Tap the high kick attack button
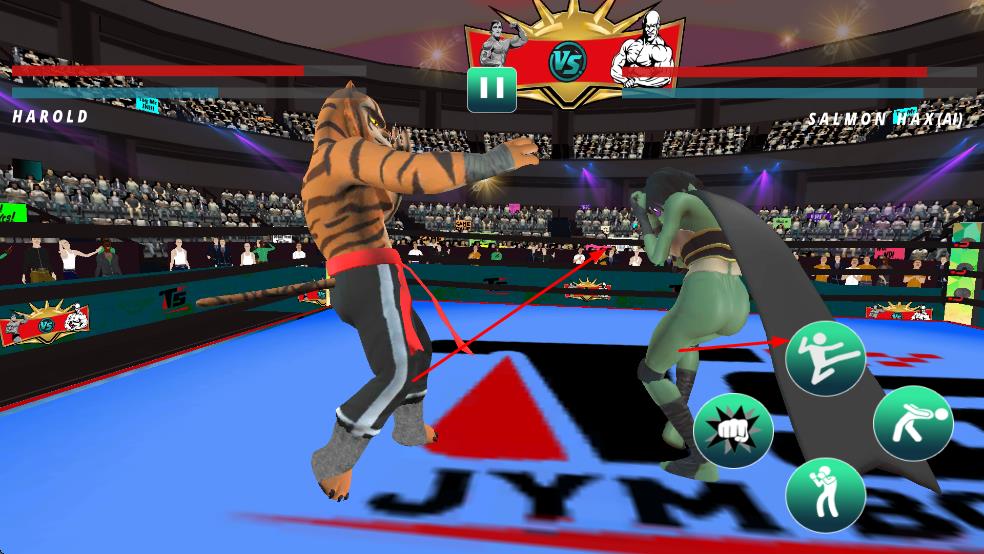The width and height of the screenshot is (984, 554). (x=825, y=358)
